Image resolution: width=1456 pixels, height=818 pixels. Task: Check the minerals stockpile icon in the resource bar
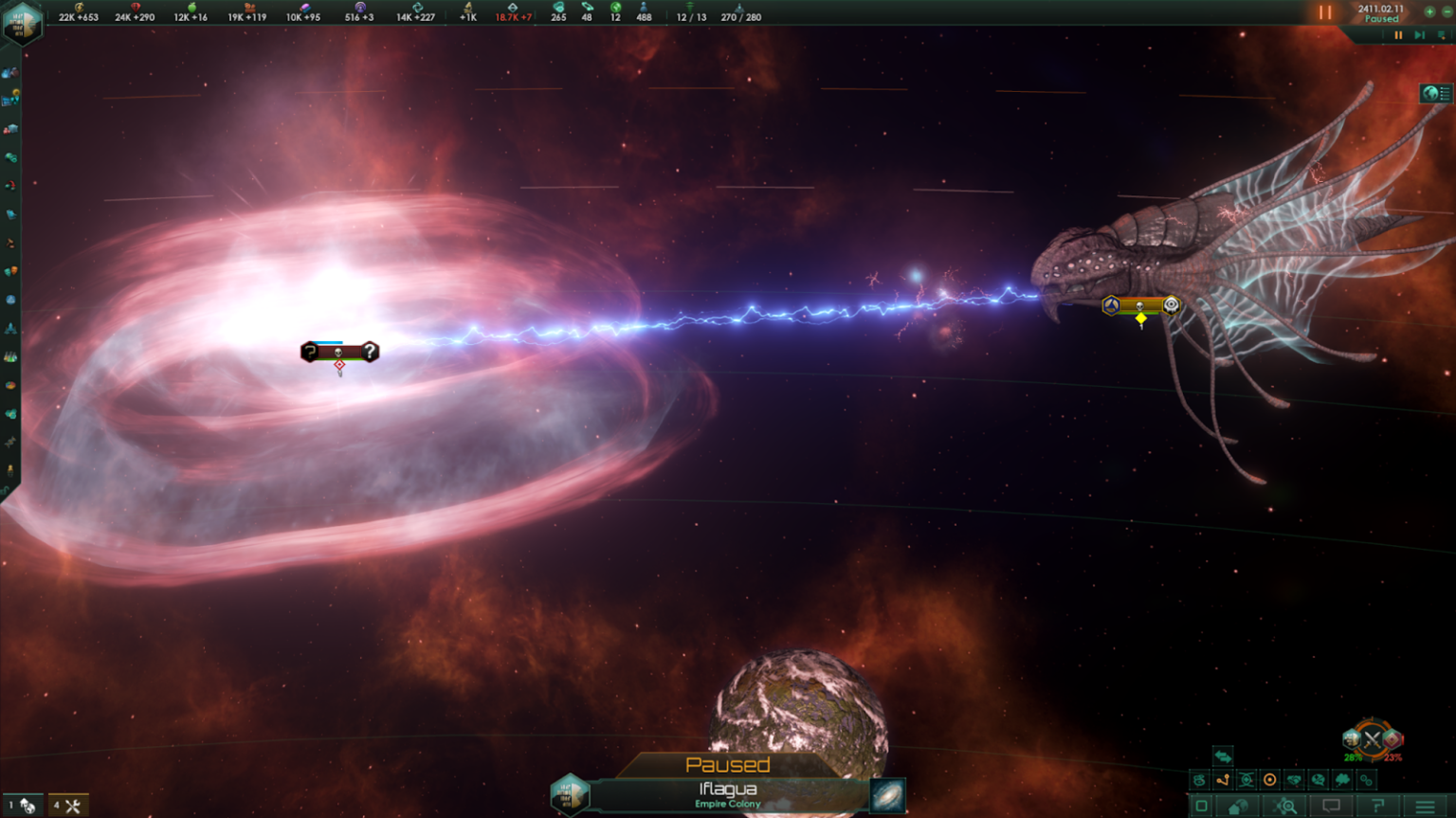tap(136, 9)
